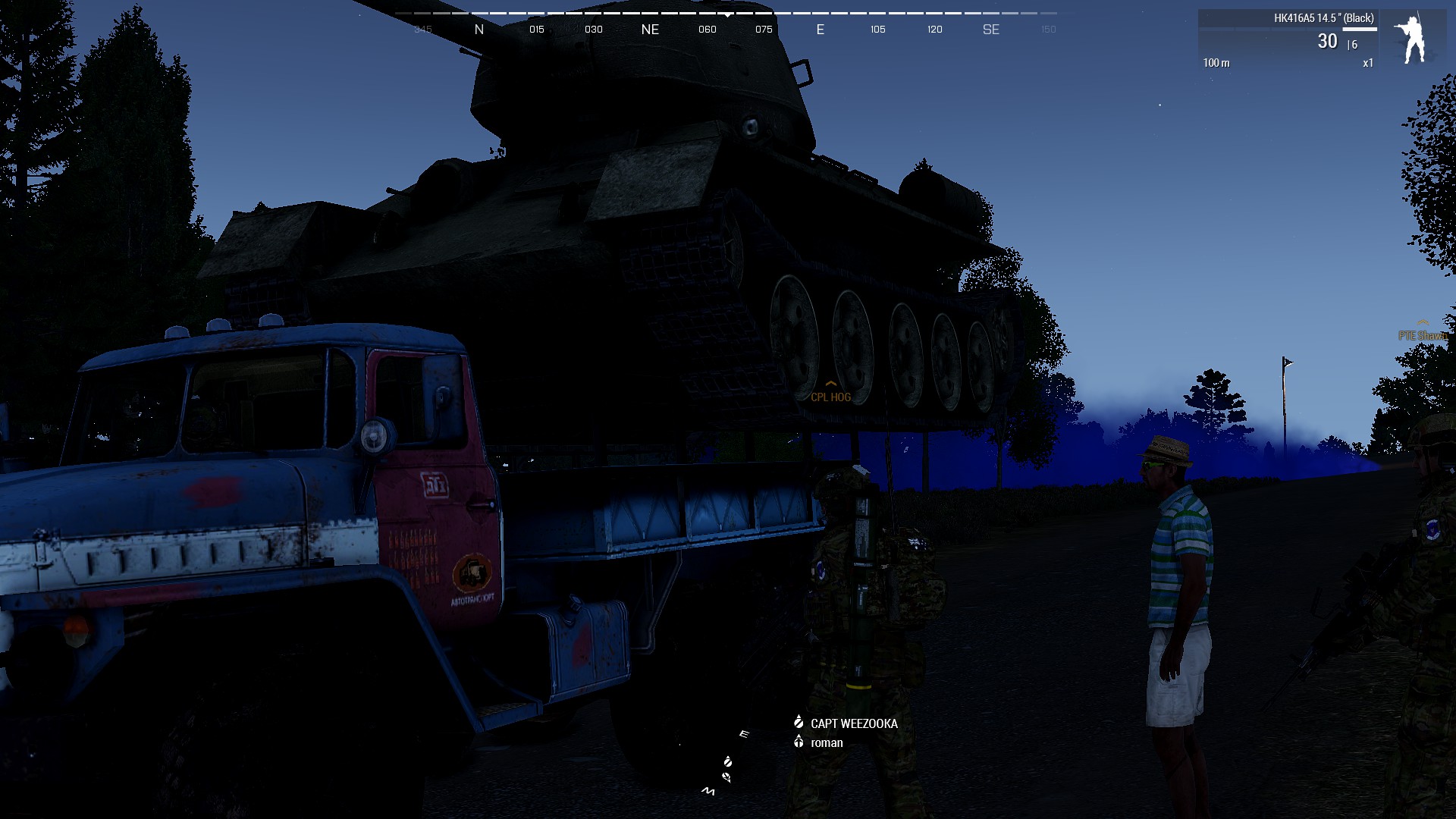Expand the SE heading on the compass bar

point(991,30)
